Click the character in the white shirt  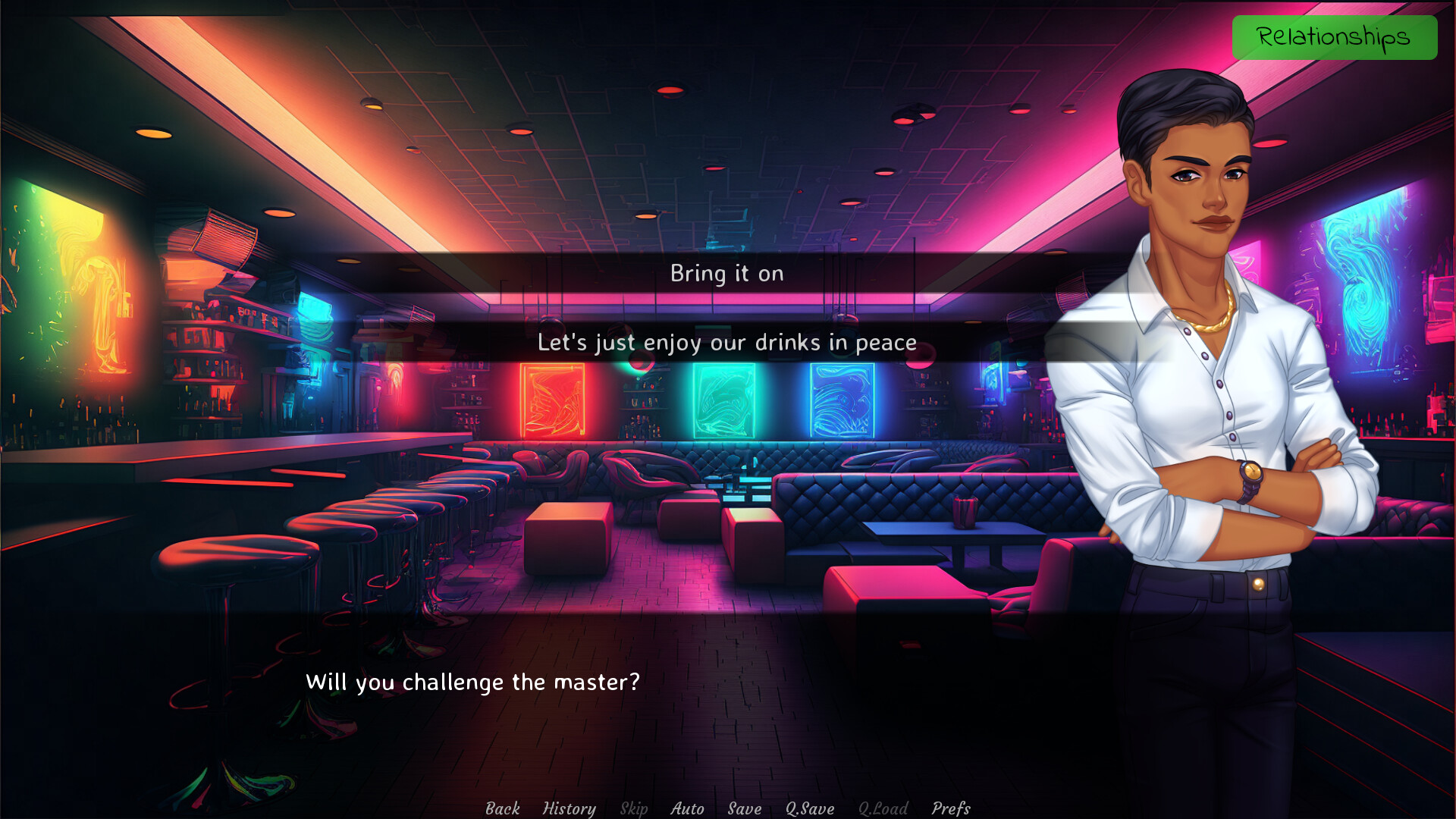(x=1213, y=379)
